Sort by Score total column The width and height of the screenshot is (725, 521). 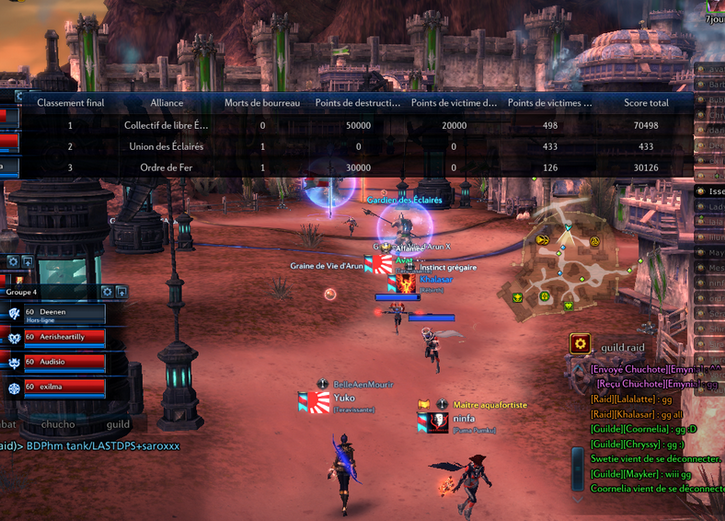[x=646, y=103]
